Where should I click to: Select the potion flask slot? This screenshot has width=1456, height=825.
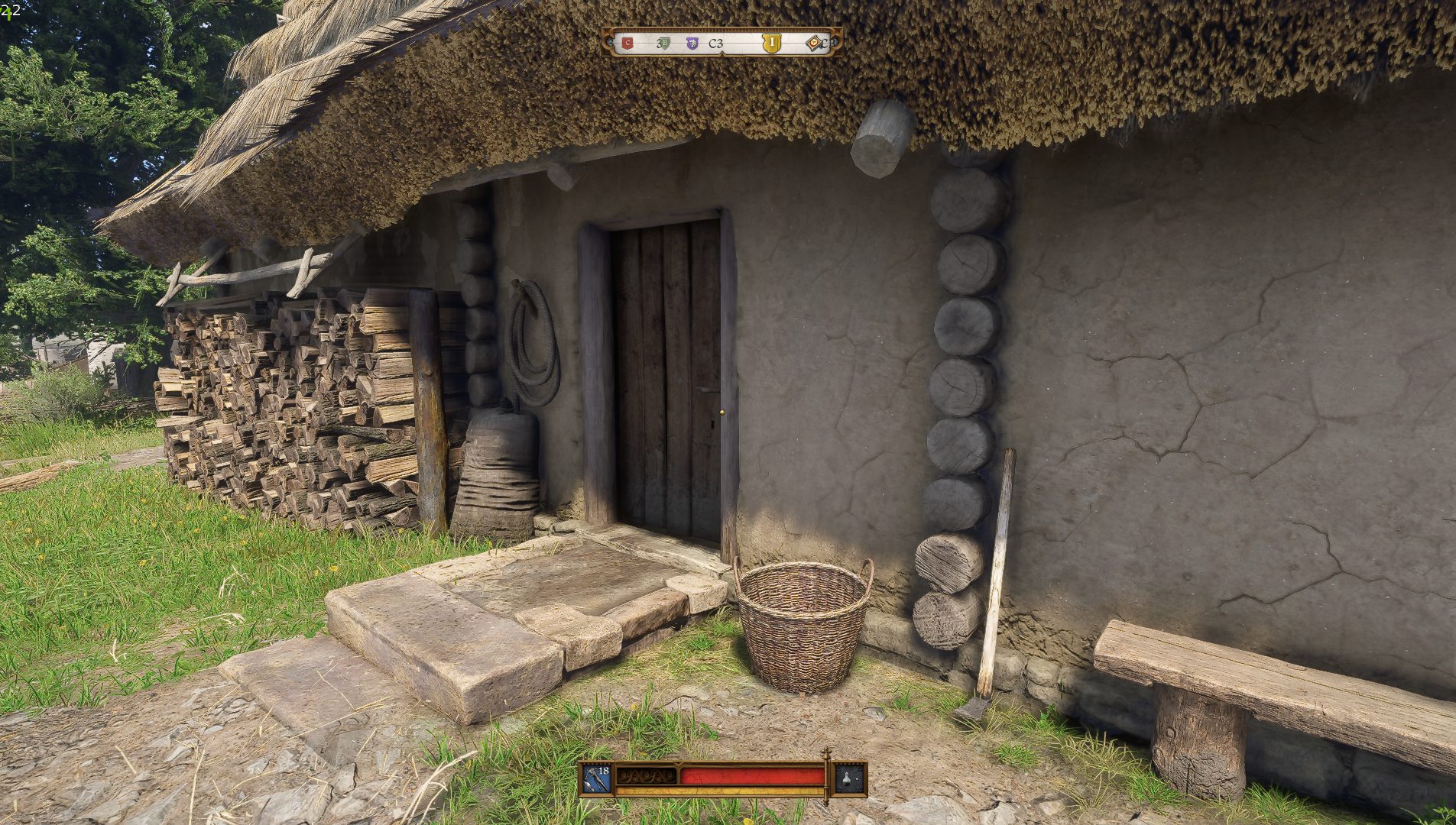click(x=850, y=779)
